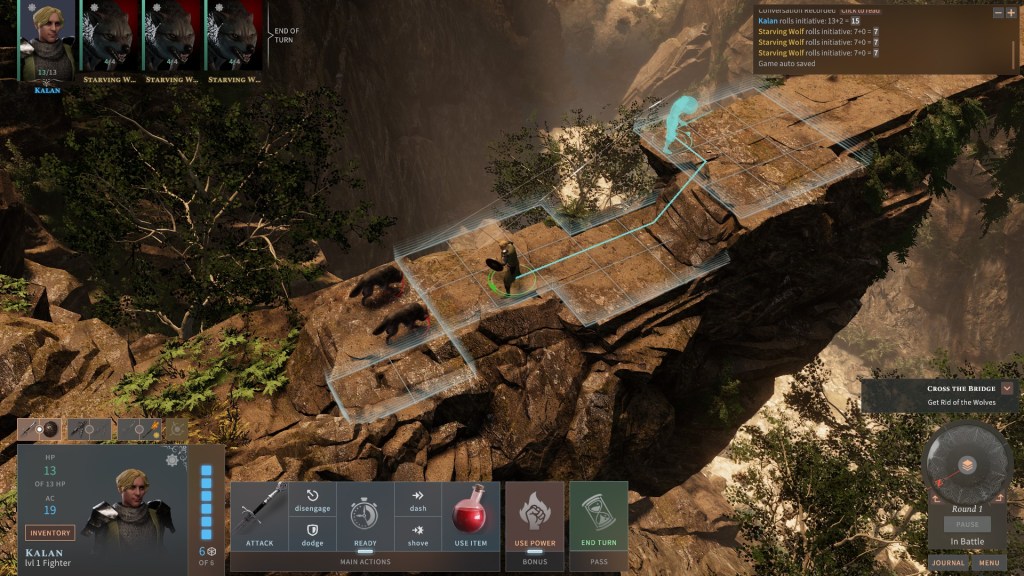
Task: Choose the disengage action
Action: [x=312, y=501]
